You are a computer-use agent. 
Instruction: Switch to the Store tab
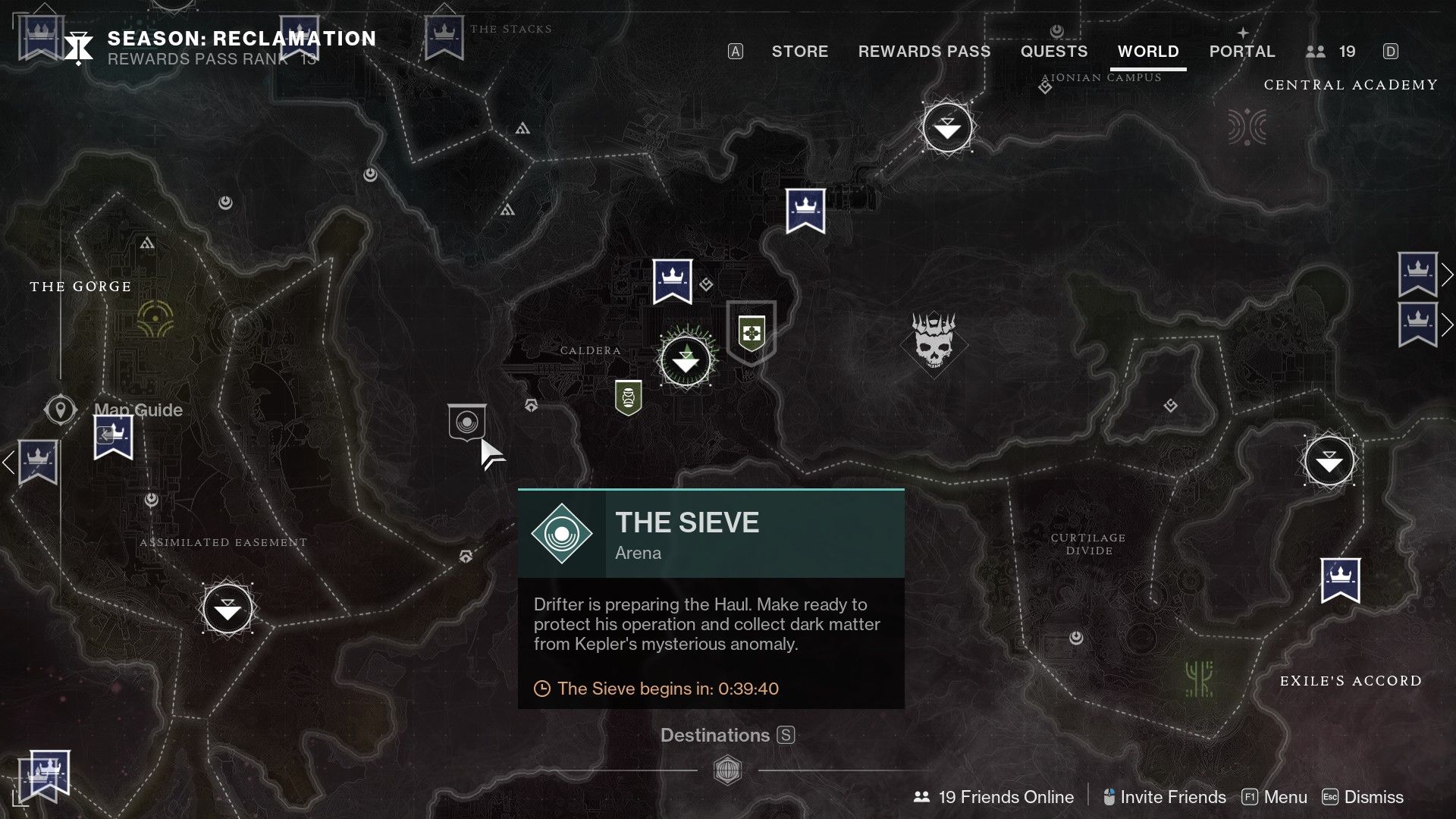799,52
